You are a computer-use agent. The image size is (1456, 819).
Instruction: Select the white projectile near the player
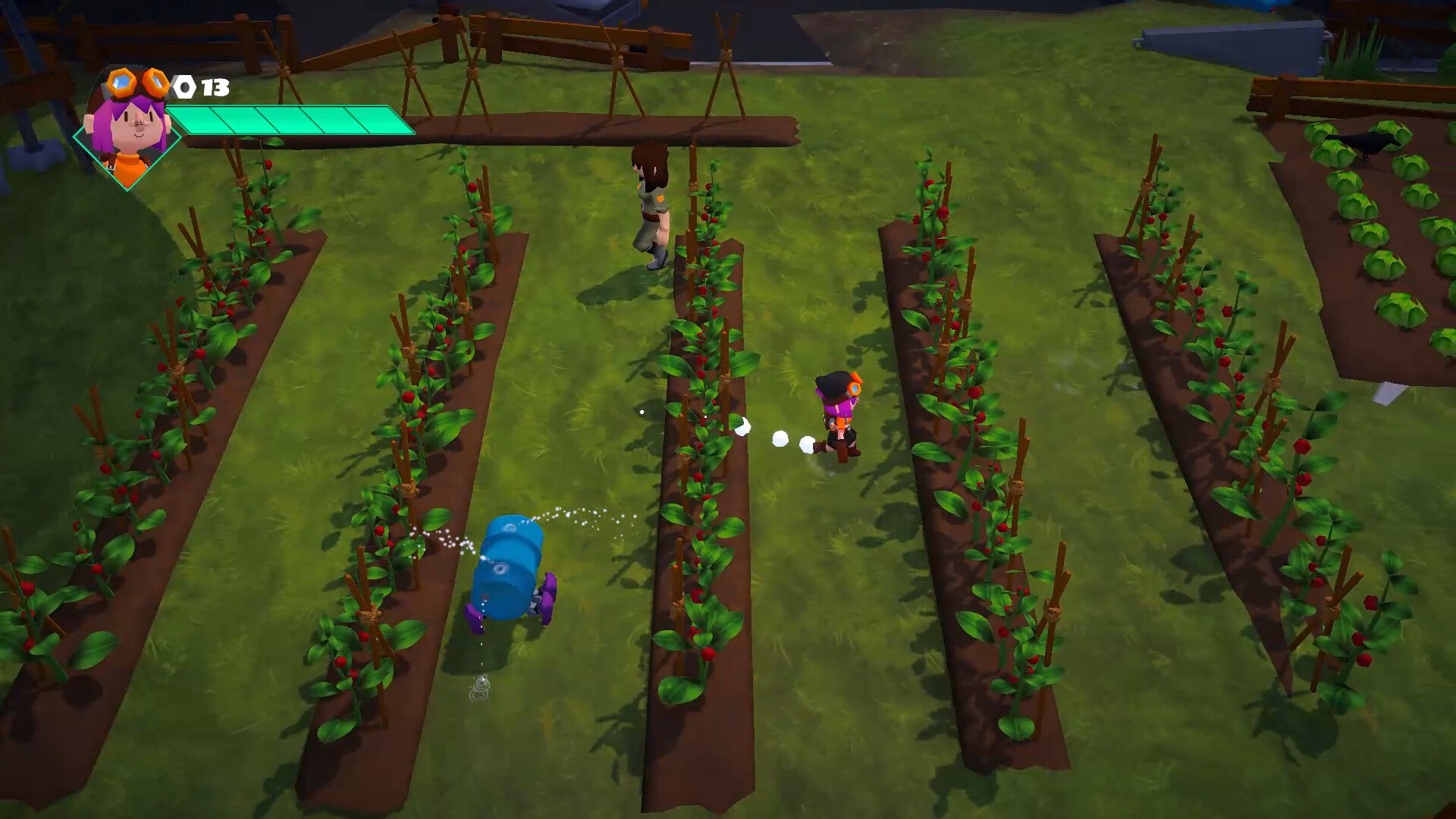pos(779,438)
